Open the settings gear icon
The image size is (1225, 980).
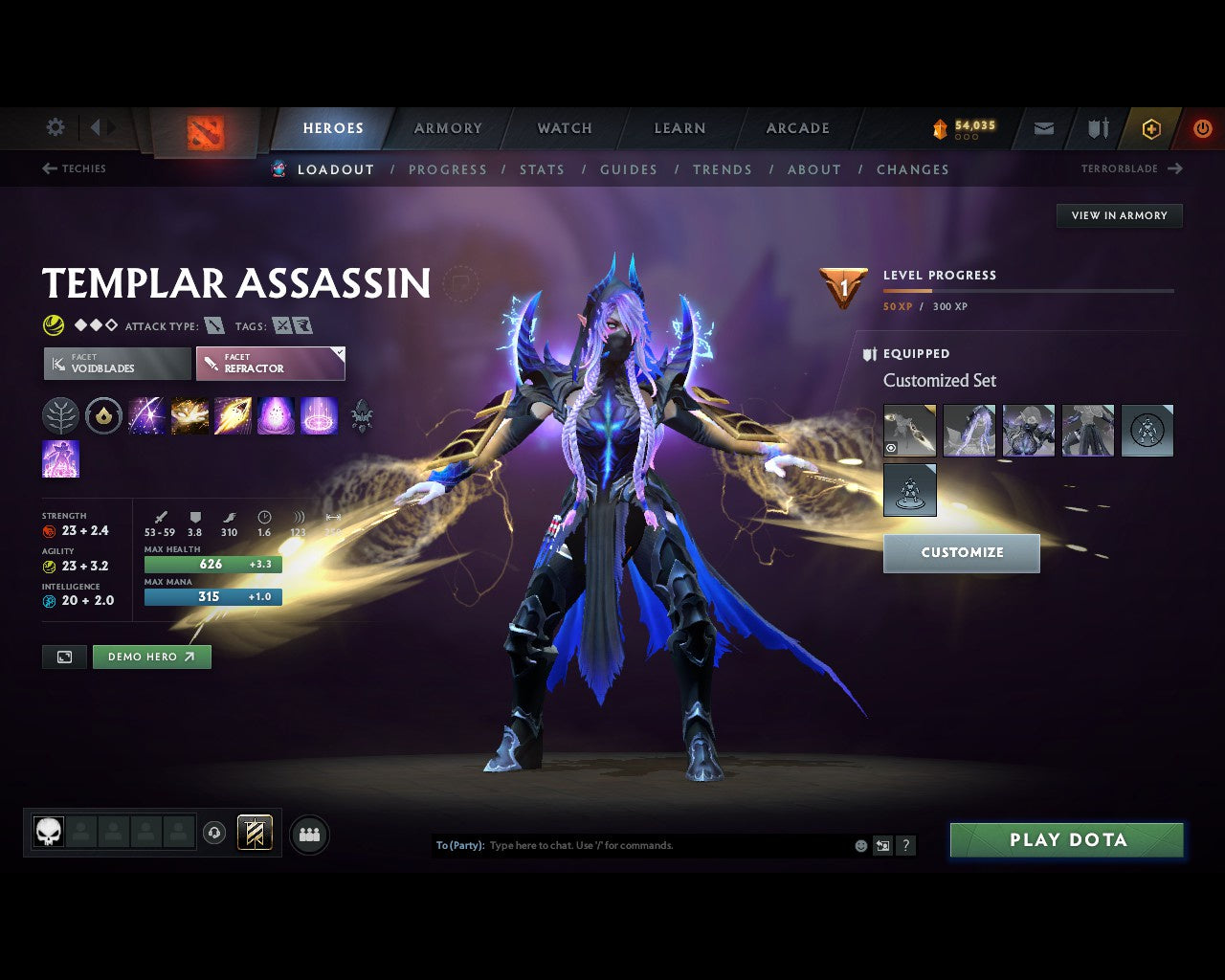[55, 127]
